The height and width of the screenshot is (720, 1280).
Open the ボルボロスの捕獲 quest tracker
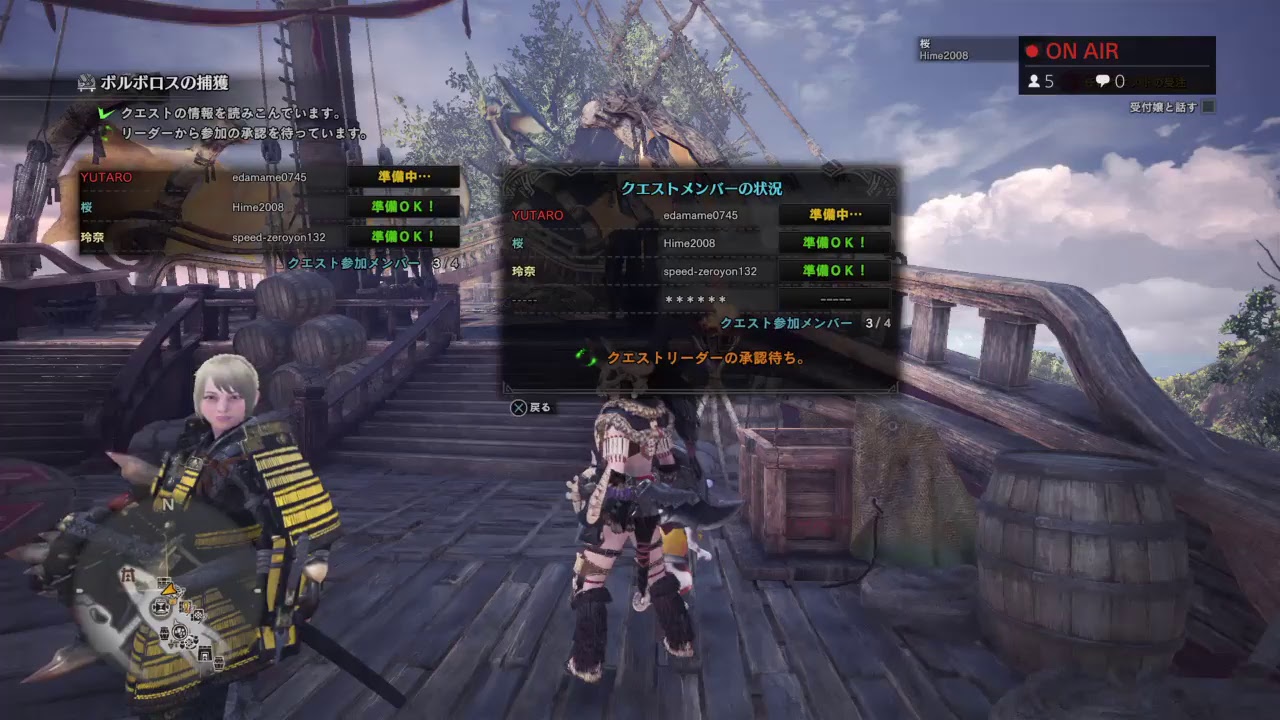(x=165, y=83)
